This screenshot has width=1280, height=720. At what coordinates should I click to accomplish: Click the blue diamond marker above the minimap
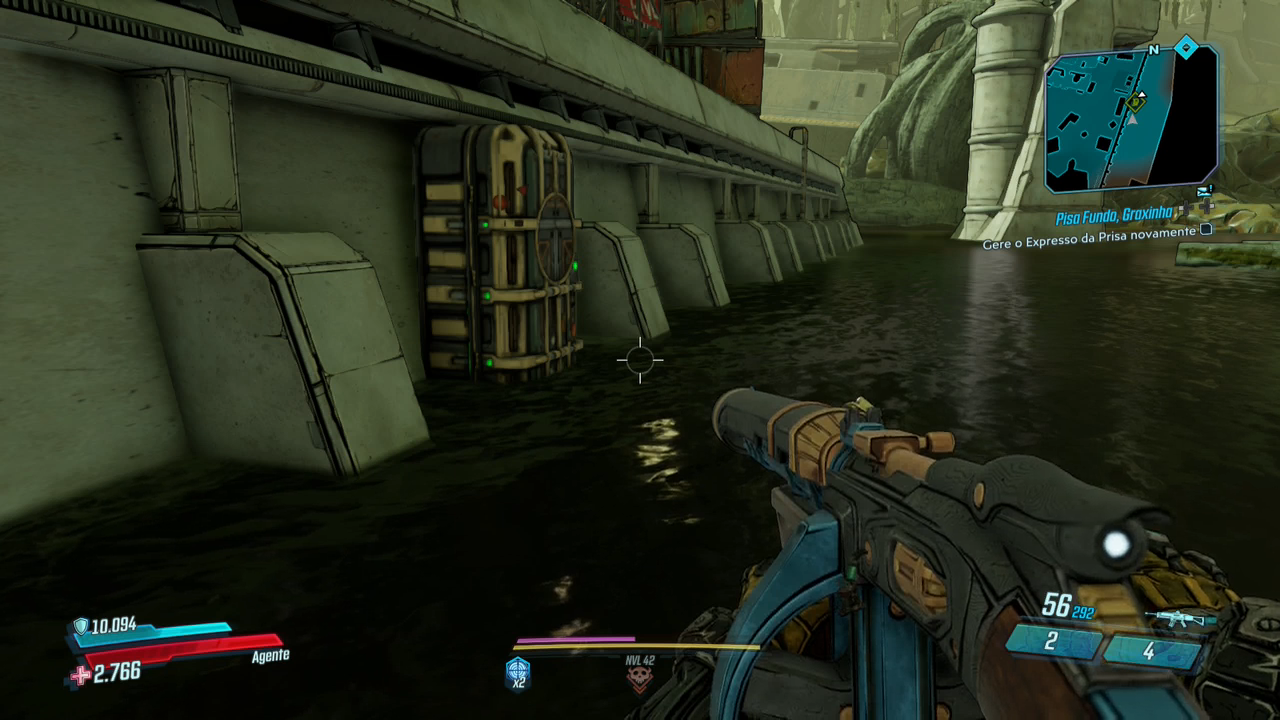coord(1186,47)
